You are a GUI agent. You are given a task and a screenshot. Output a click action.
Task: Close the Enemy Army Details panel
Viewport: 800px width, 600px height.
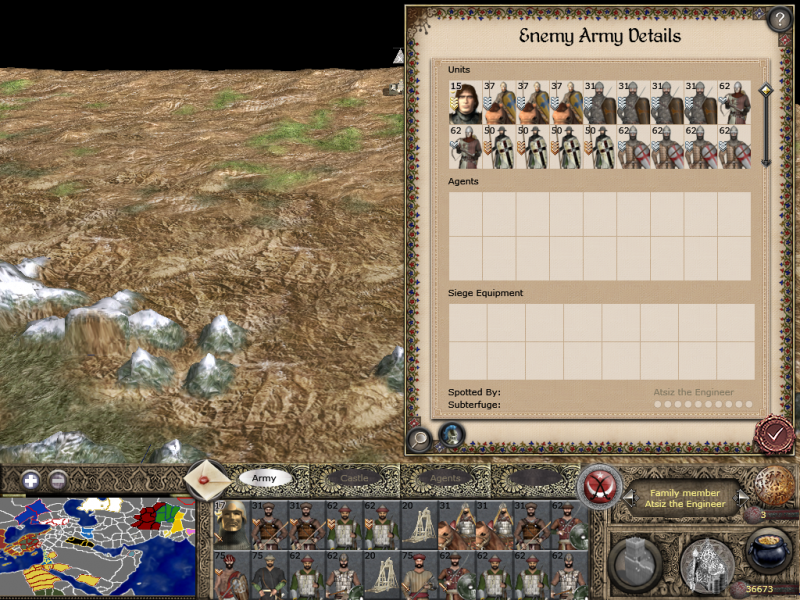[x=775, y=433]
